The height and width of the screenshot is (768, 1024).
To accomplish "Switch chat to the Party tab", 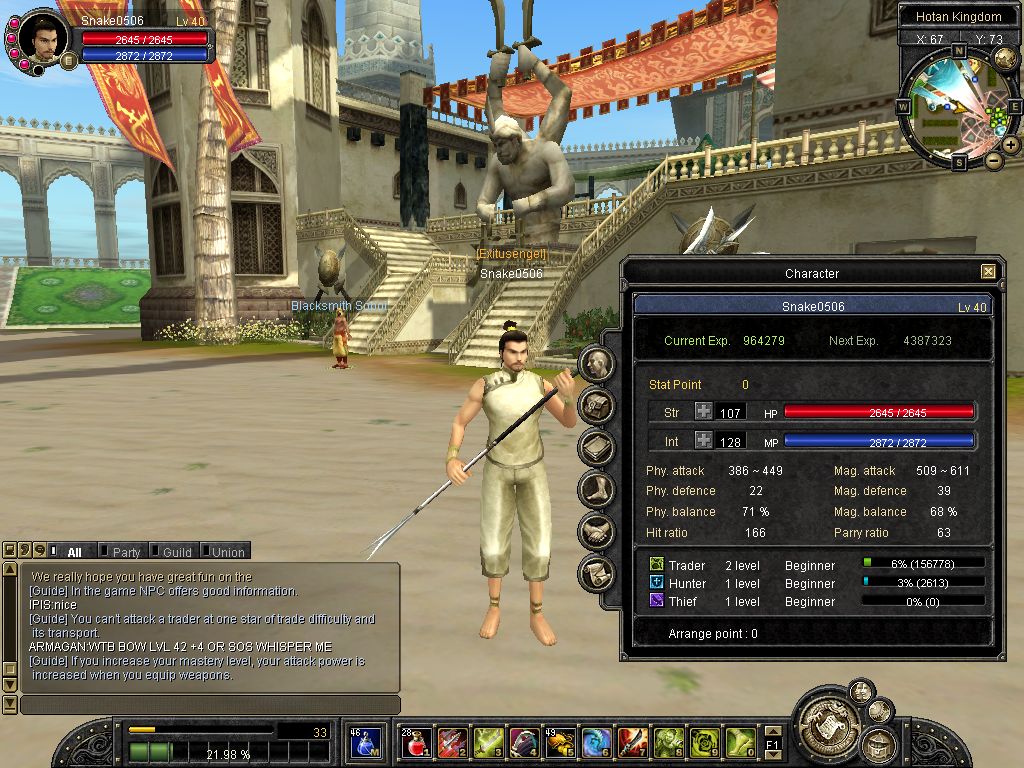I will (126, 551).
